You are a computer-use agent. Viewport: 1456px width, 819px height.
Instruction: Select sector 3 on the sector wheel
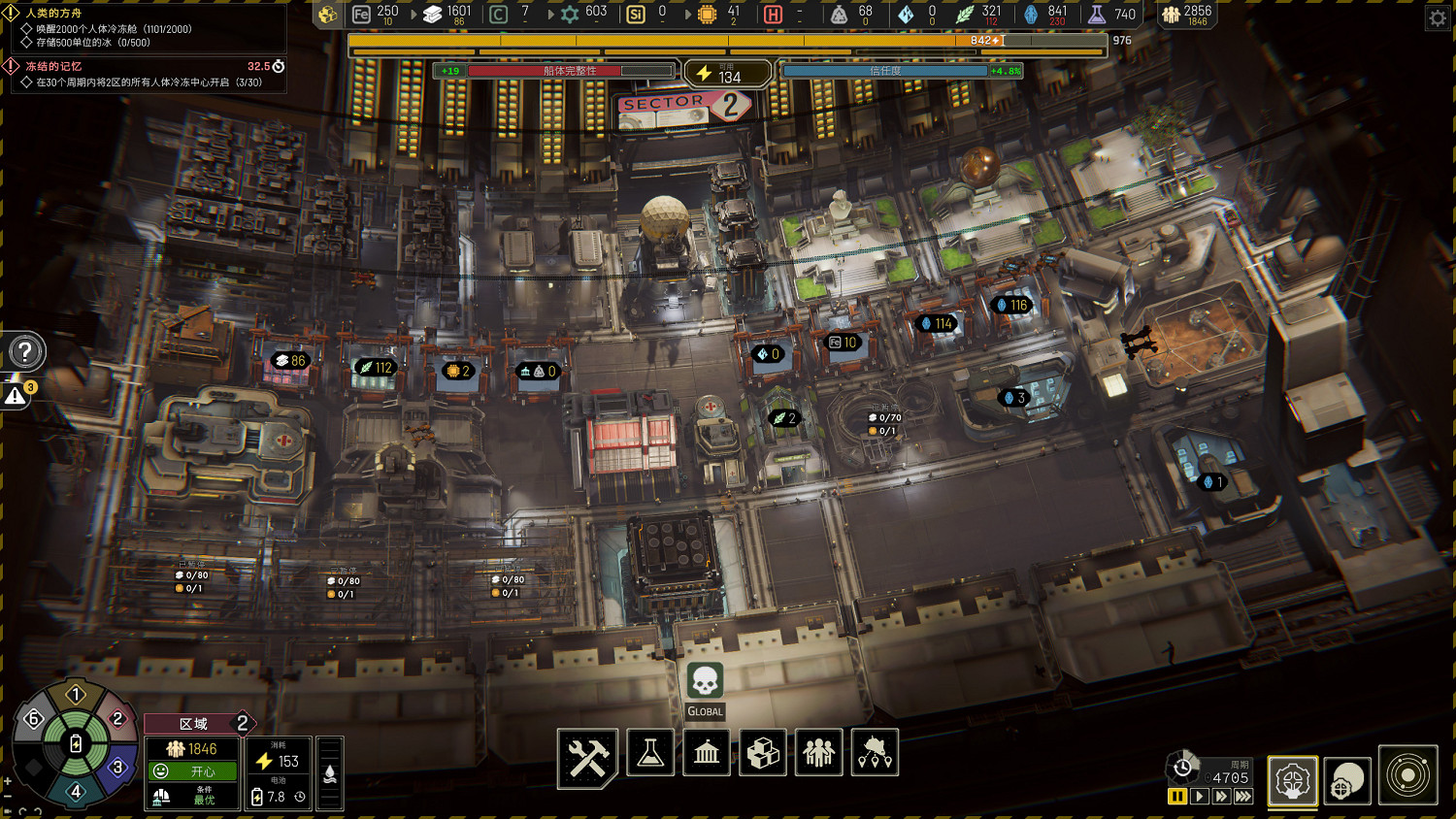click(117, 768)
